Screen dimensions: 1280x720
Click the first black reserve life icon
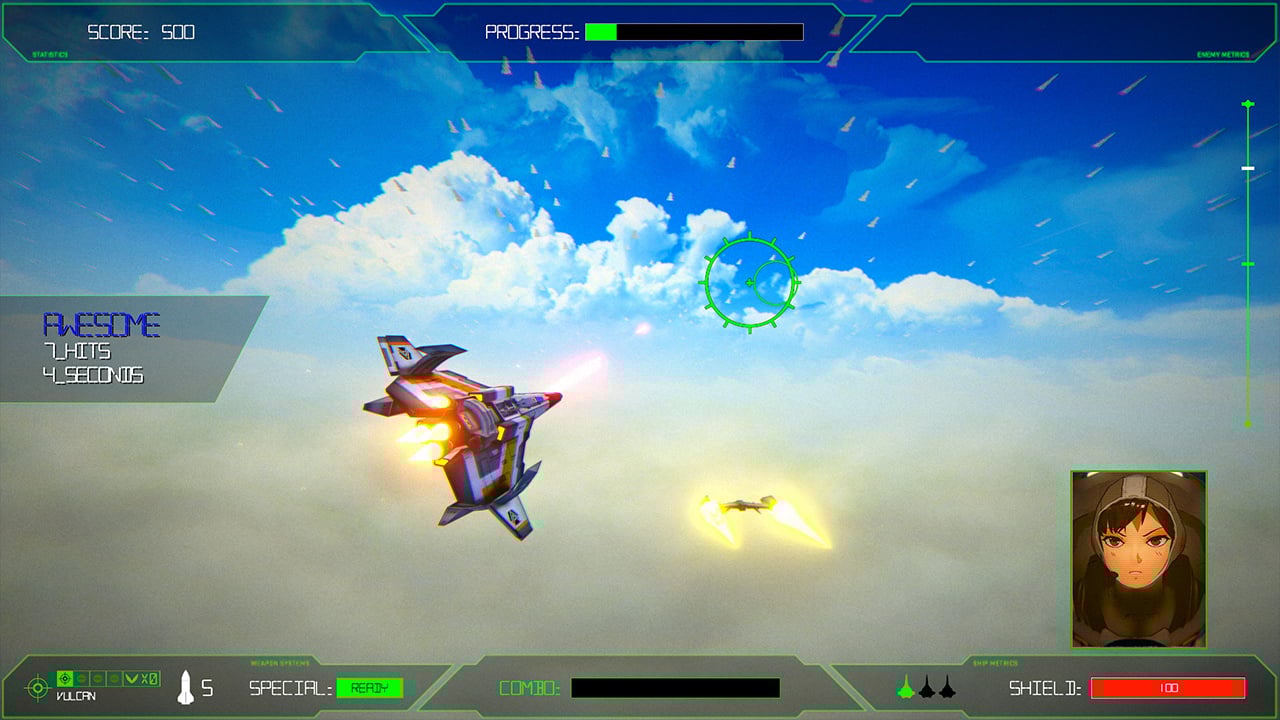(x=927, y=687)
